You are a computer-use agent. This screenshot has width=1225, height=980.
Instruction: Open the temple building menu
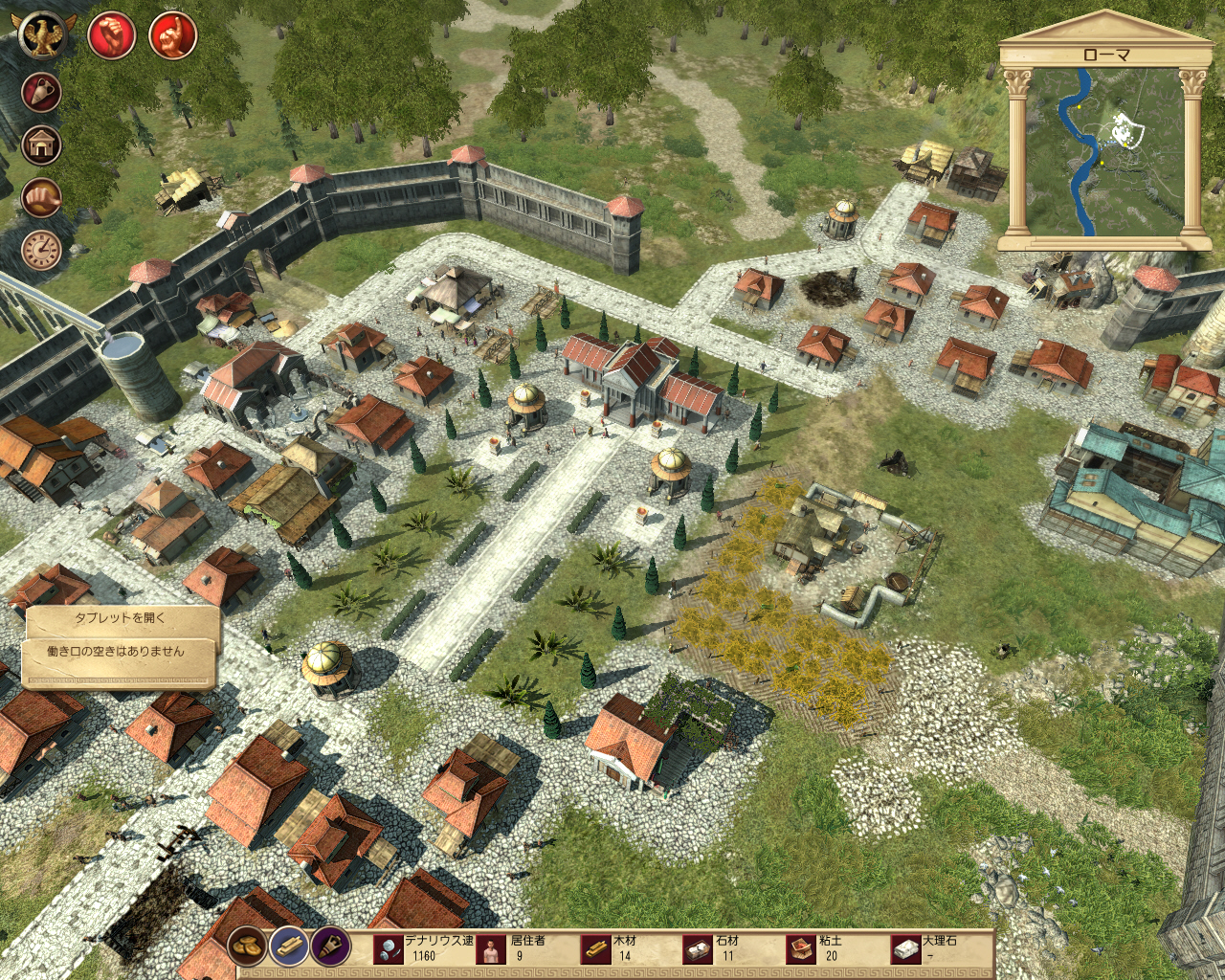(x=41, y=145)
